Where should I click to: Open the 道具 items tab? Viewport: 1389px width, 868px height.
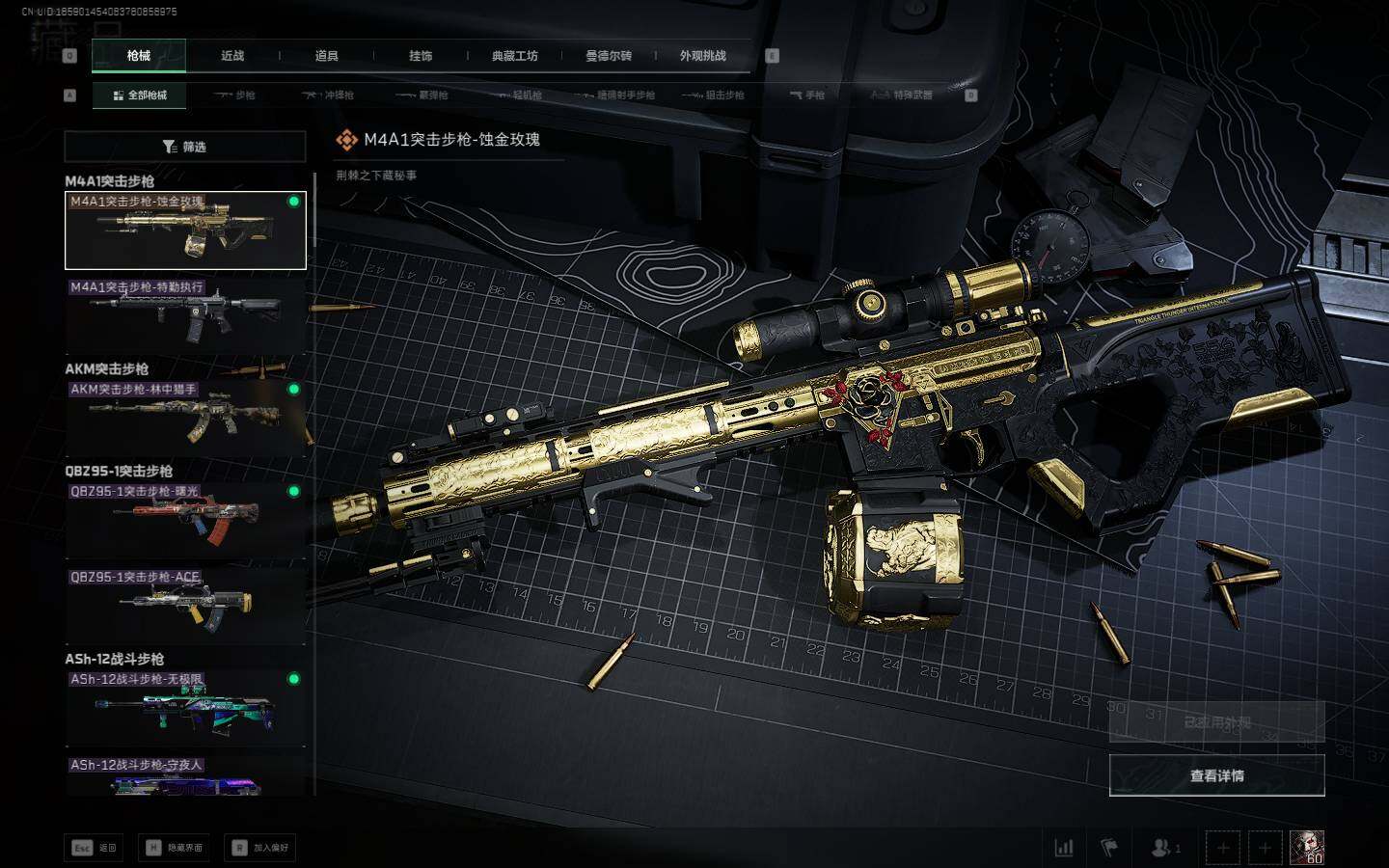click(326, 56)
